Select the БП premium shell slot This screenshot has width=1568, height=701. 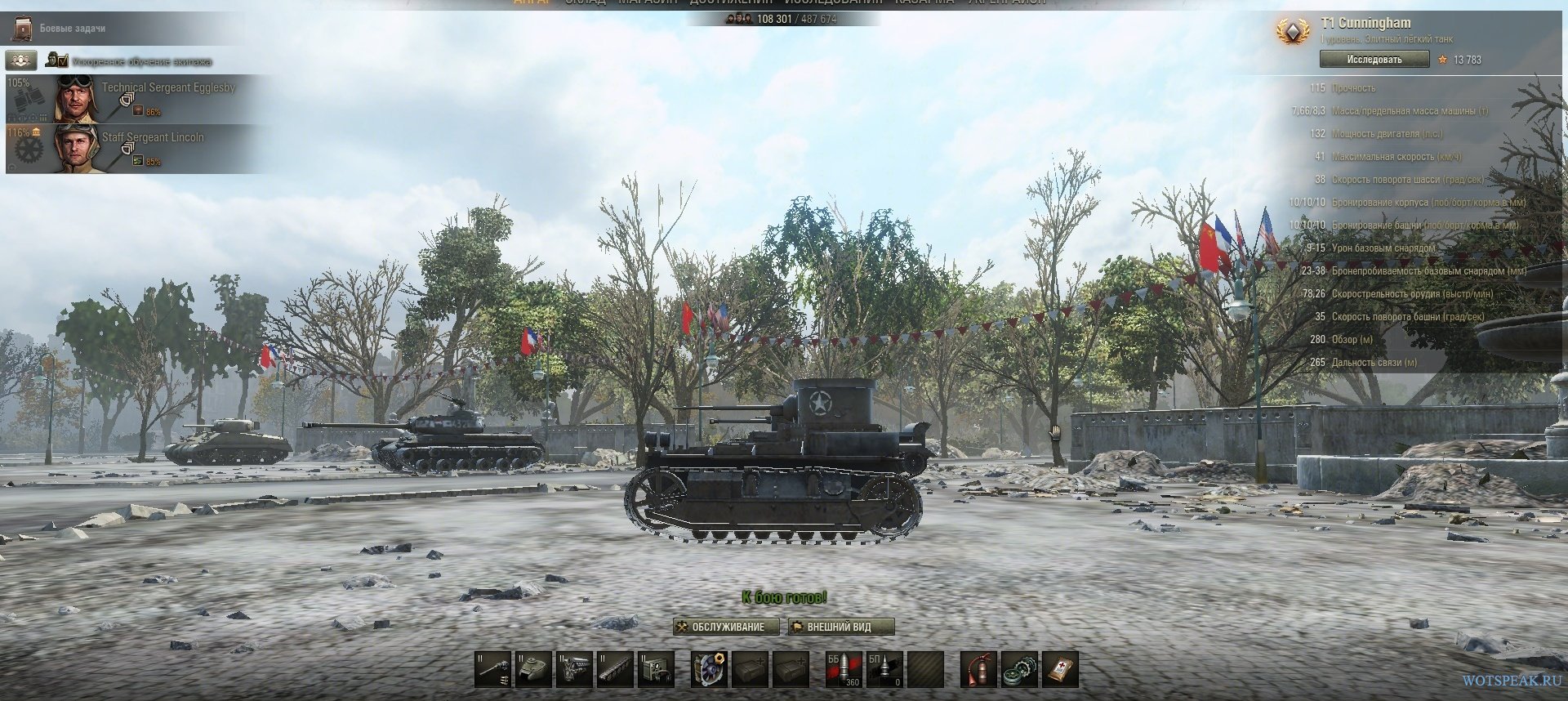click(884, 669)
